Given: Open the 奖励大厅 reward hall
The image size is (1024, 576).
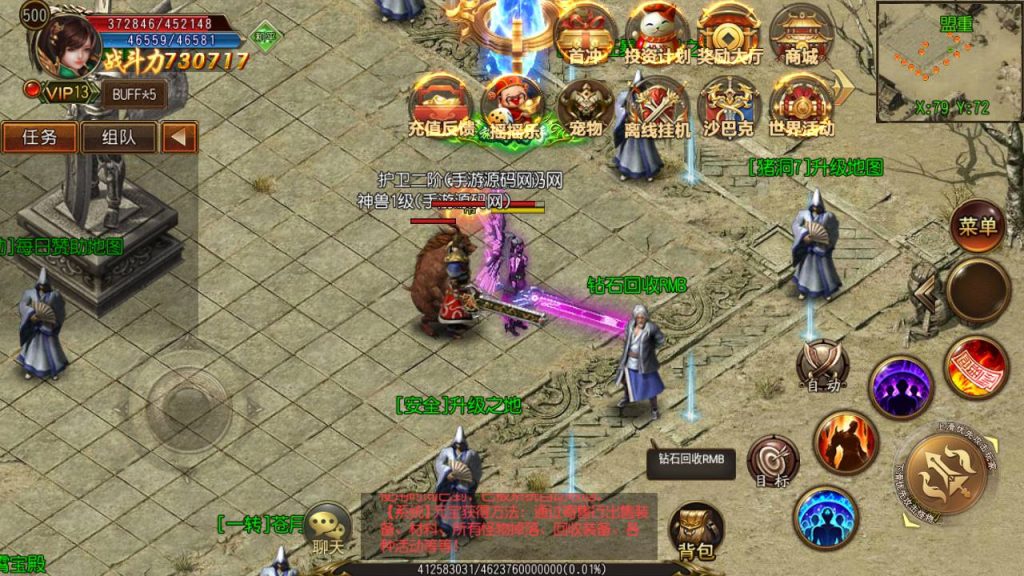Looking at the screenshot, I should click(729, 36).
